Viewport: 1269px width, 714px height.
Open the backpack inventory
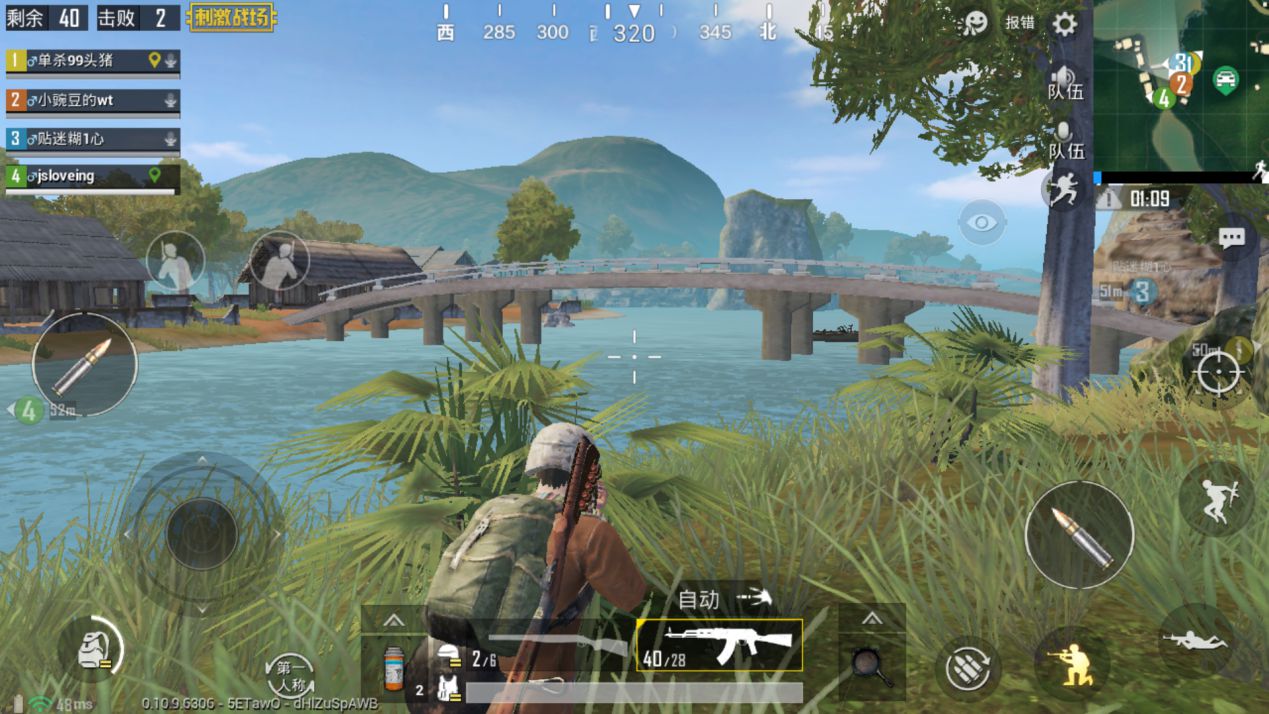coord(90,650)
